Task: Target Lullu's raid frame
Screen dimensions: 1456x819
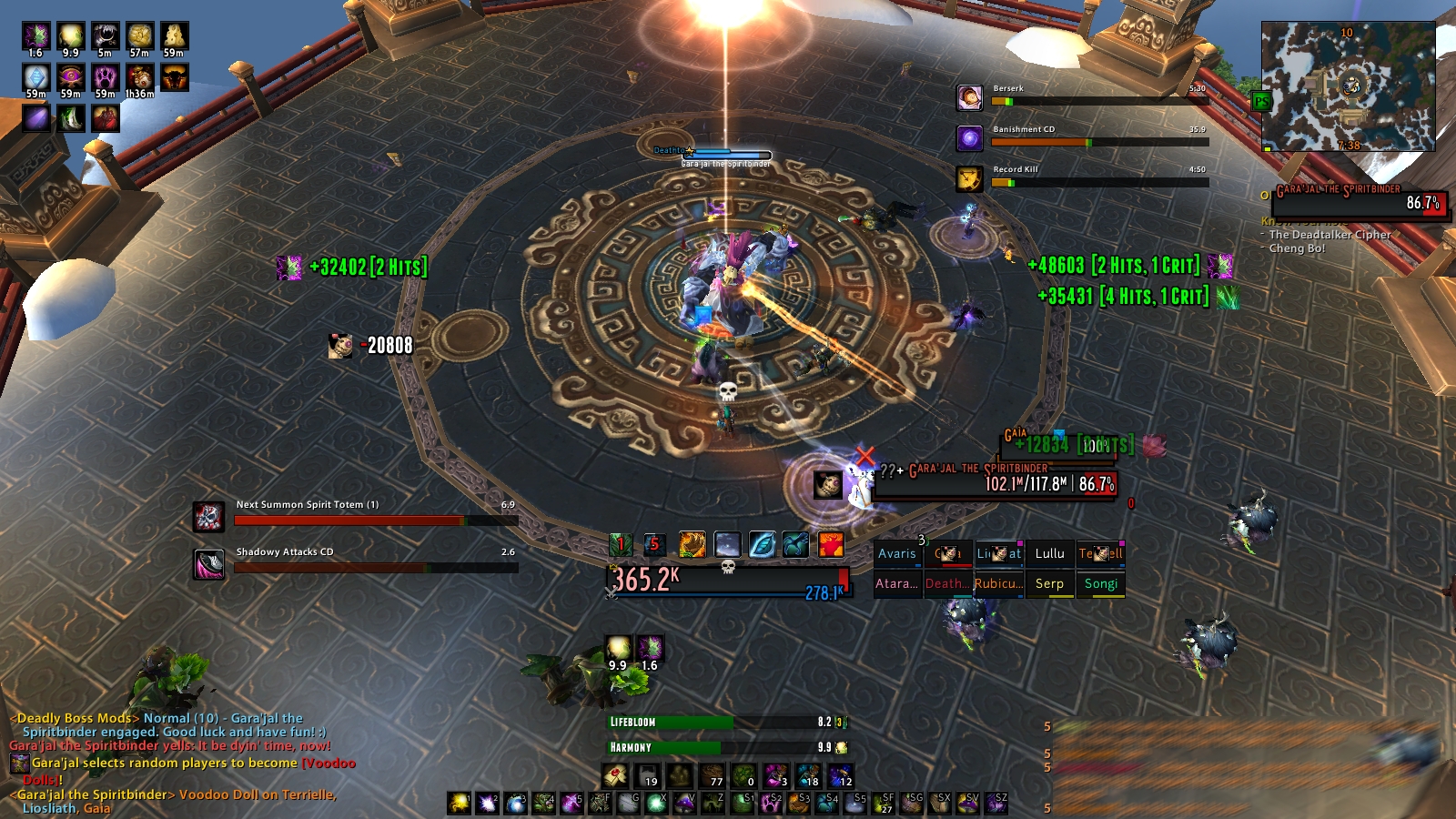Action: click(1049, 553)
